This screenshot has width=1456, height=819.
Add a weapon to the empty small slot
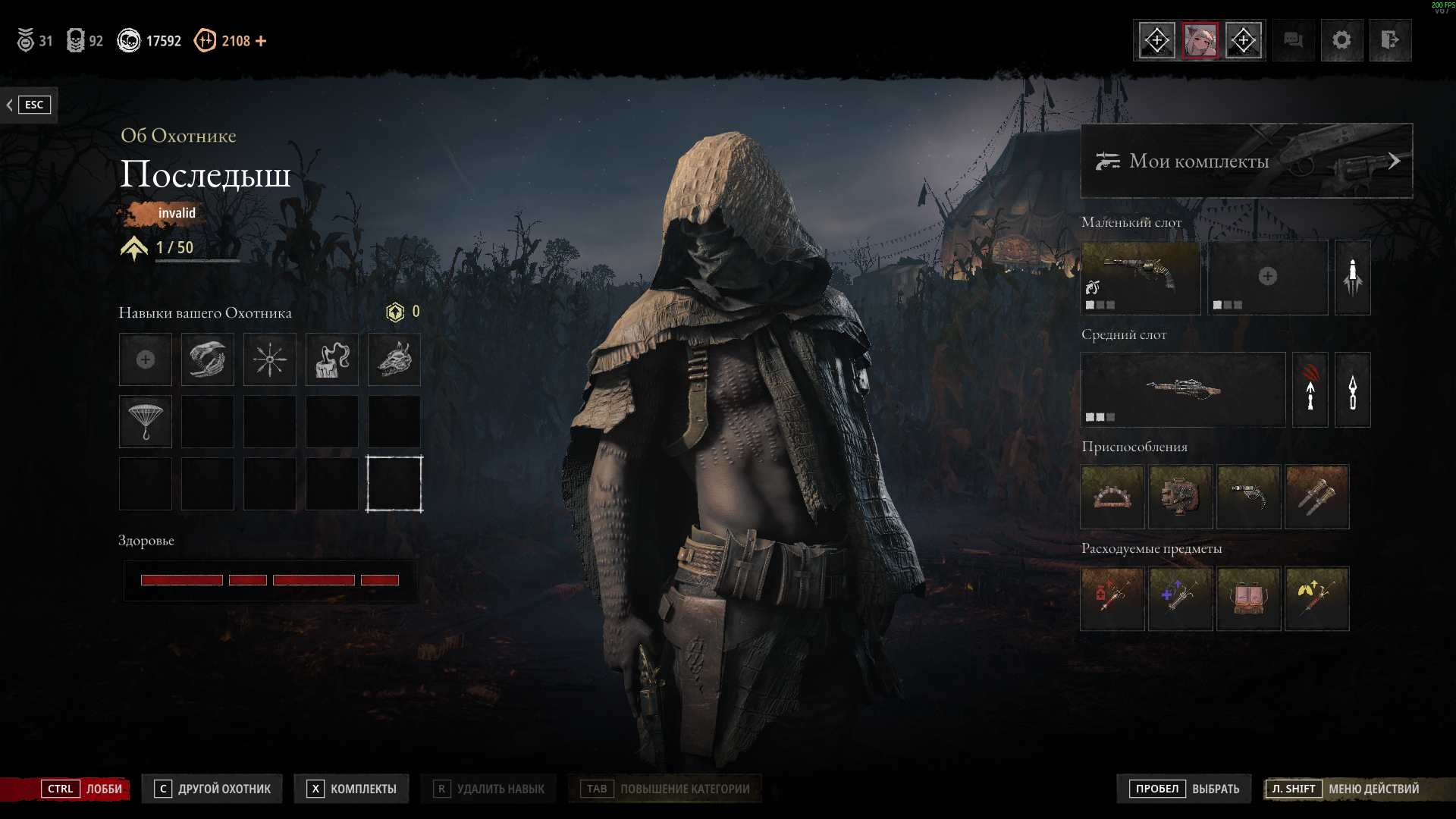coord(1267,278)
